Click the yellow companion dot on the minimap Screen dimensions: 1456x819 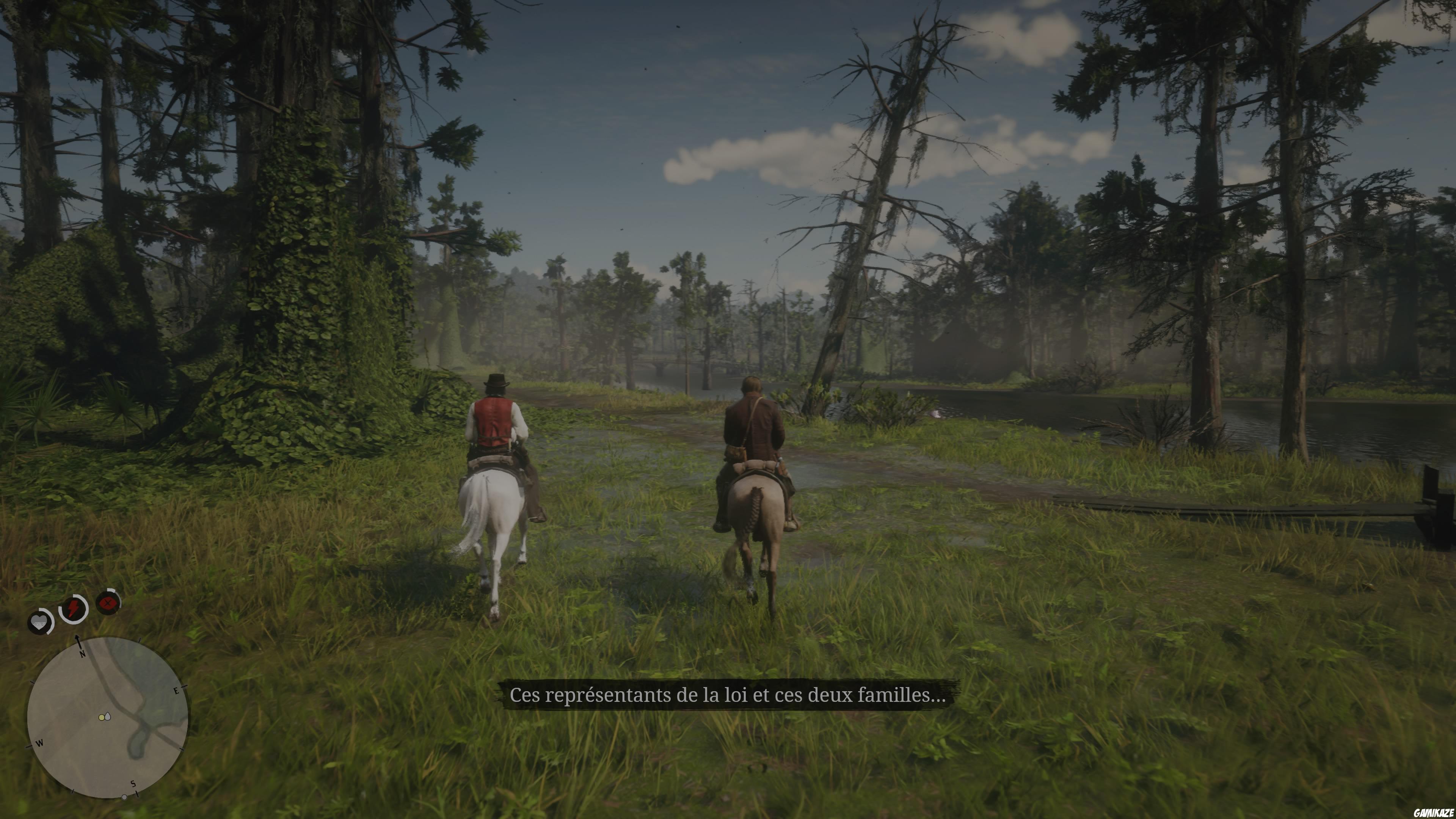[102, 717]
